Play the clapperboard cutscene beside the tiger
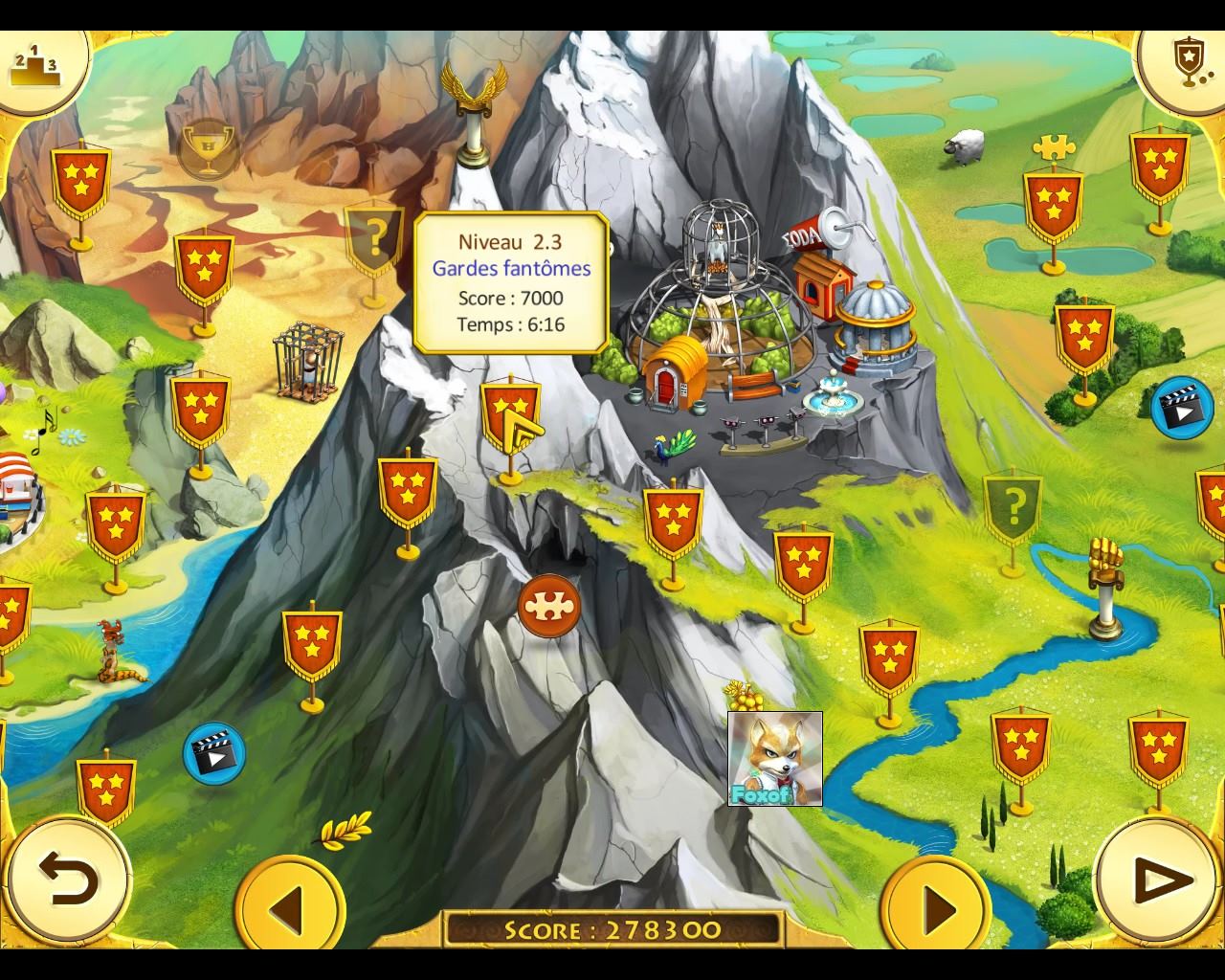1225x980 pixels. pyautogui.click(x=213, y=753)
